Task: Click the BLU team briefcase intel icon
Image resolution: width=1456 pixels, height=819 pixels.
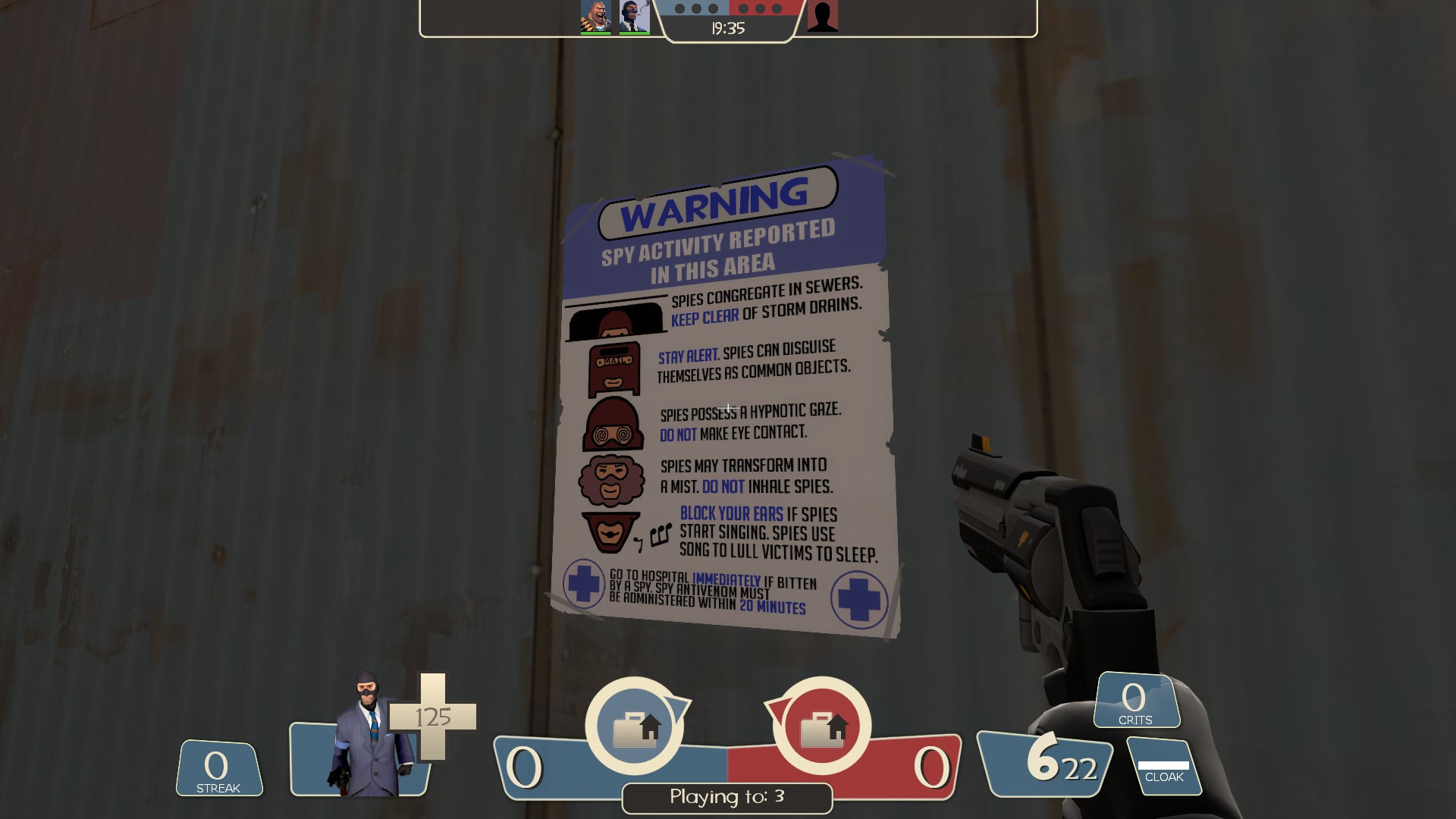Action: (635, 726)
